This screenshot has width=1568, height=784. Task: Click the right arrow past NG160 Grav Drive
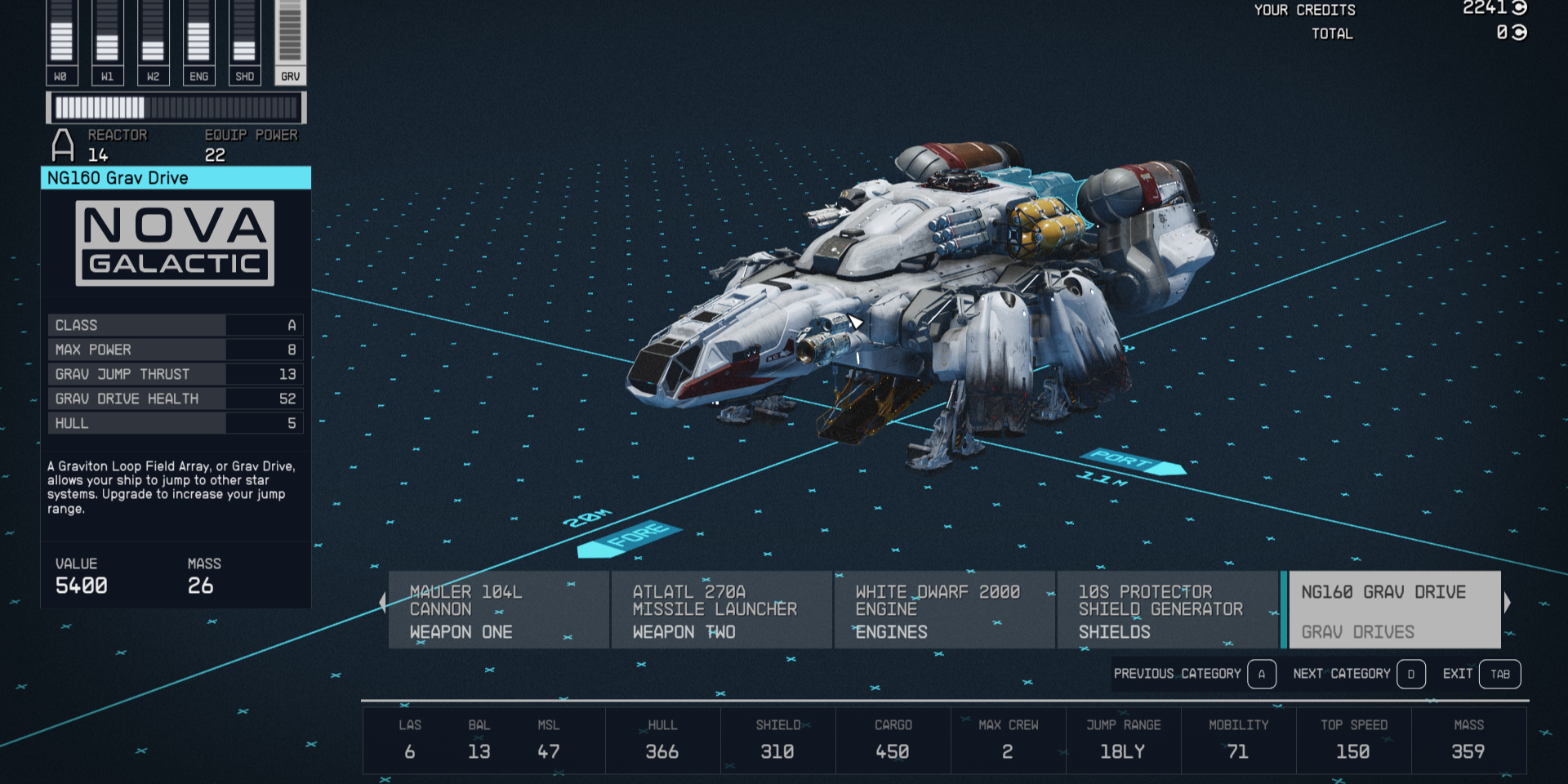[x=1509, y=602]
